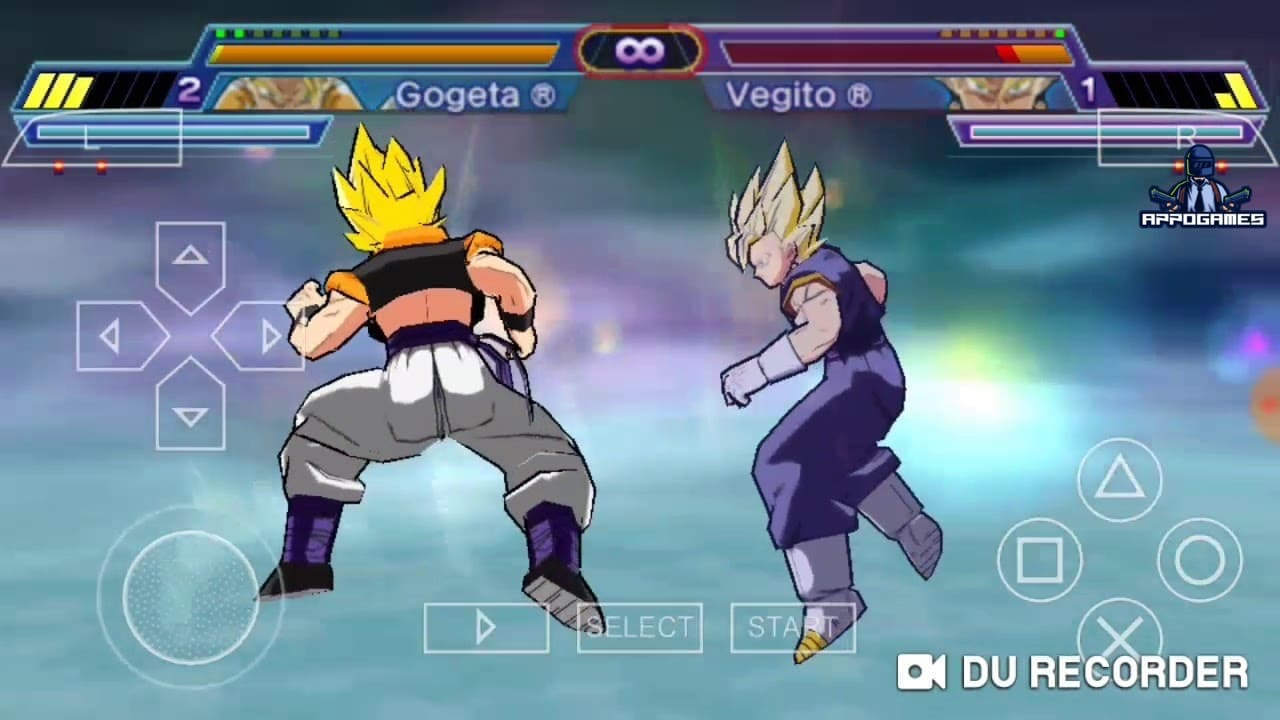Tap the START touch button
Viewport: 1280px width, 720px height.
(792, 628)
